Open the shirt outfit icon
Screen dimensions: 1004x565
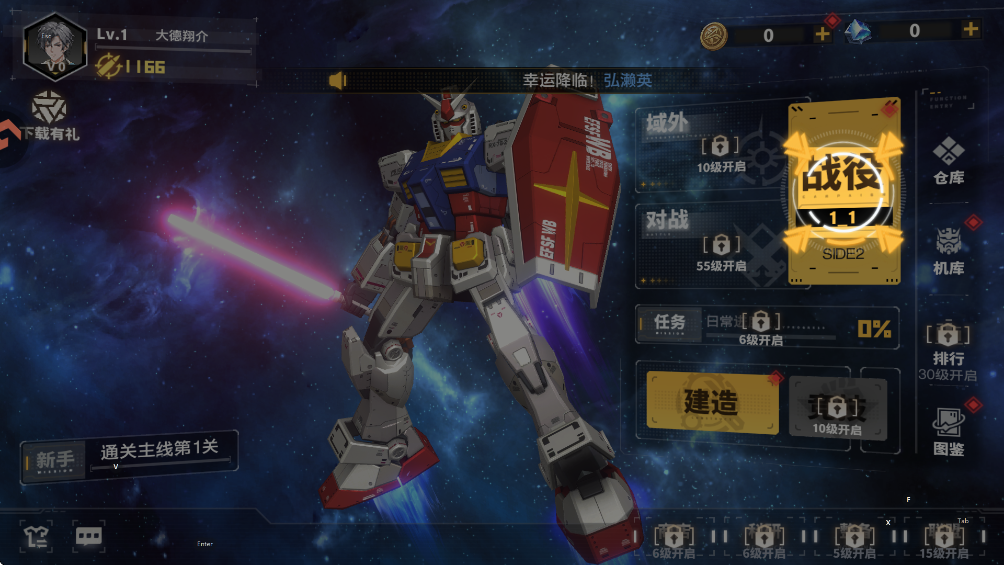tap(37, 536)
